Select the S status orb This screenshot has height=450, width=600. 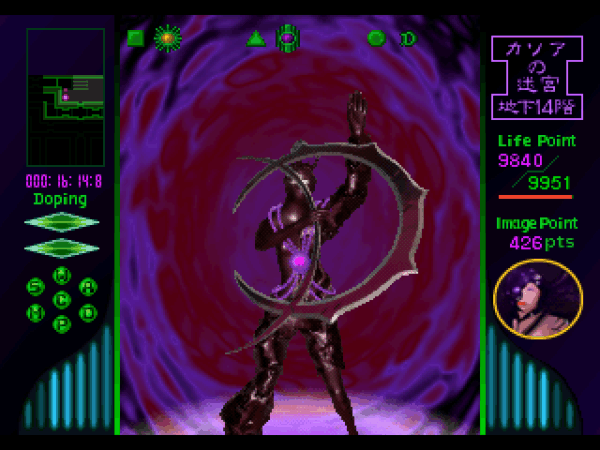[x=36, y=287]
